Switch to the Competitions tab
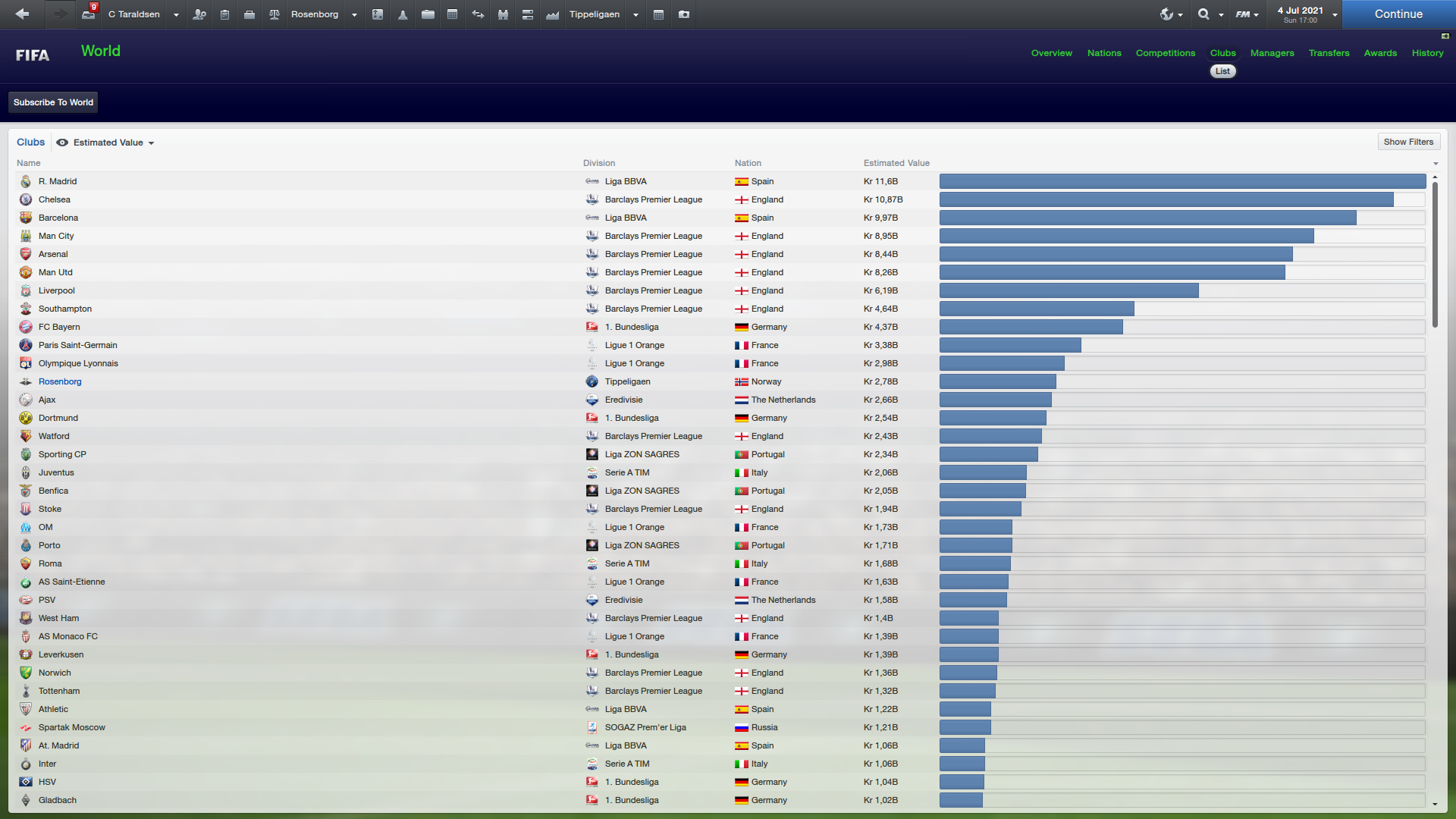1456x819 pixels. point(1165,53)
